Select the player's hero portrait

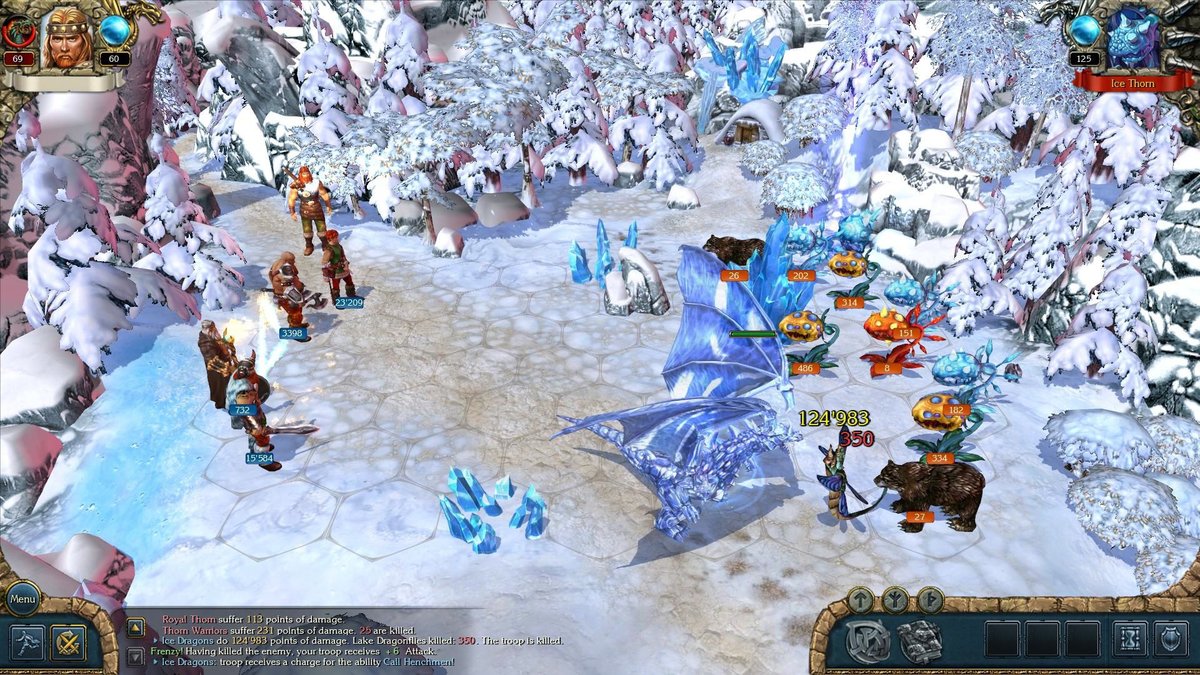65,40
